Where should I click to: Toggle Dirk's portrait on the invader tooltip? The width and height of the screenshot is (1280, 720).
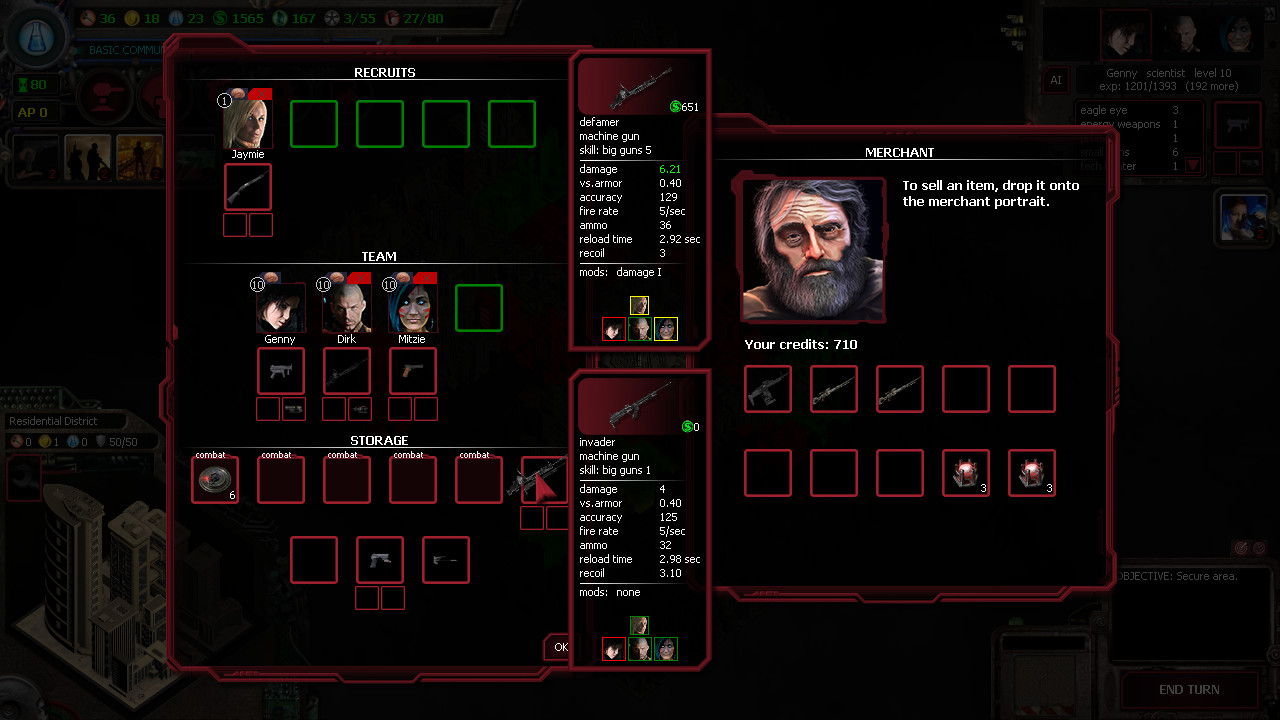tap(639, 648)
